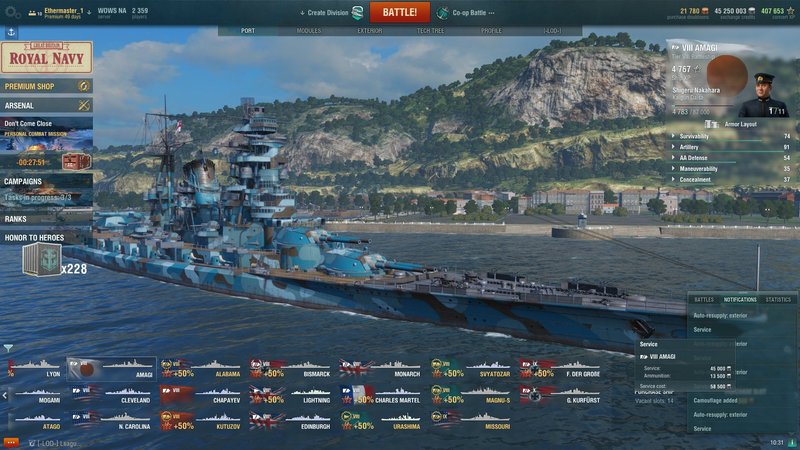This screenshot has height=450, width=800.
Task: Go to the Tech Tree tab
Action: 431,31
